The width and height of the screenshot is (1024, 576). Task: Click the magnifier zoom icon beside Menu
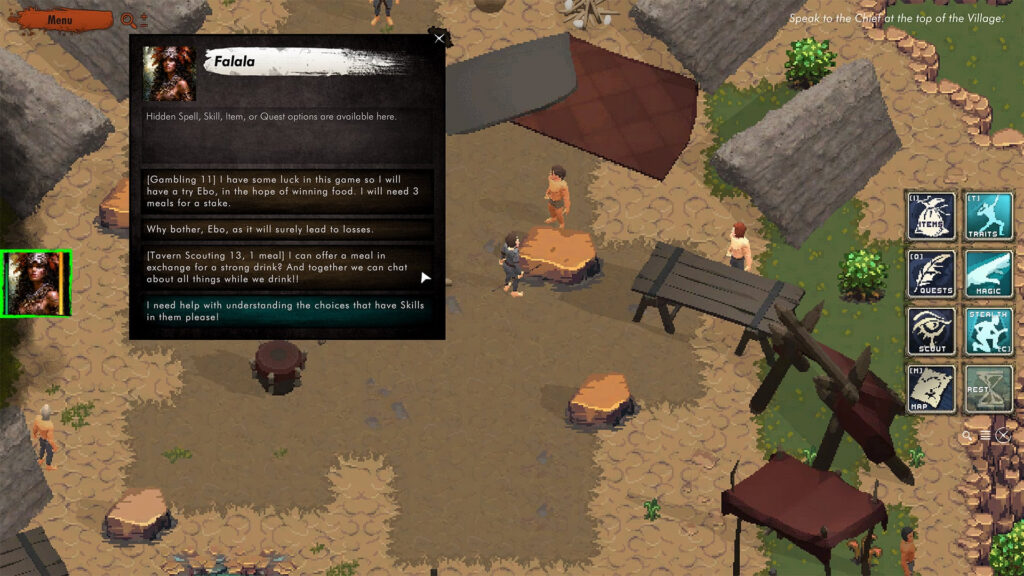(x=128, y=19)
